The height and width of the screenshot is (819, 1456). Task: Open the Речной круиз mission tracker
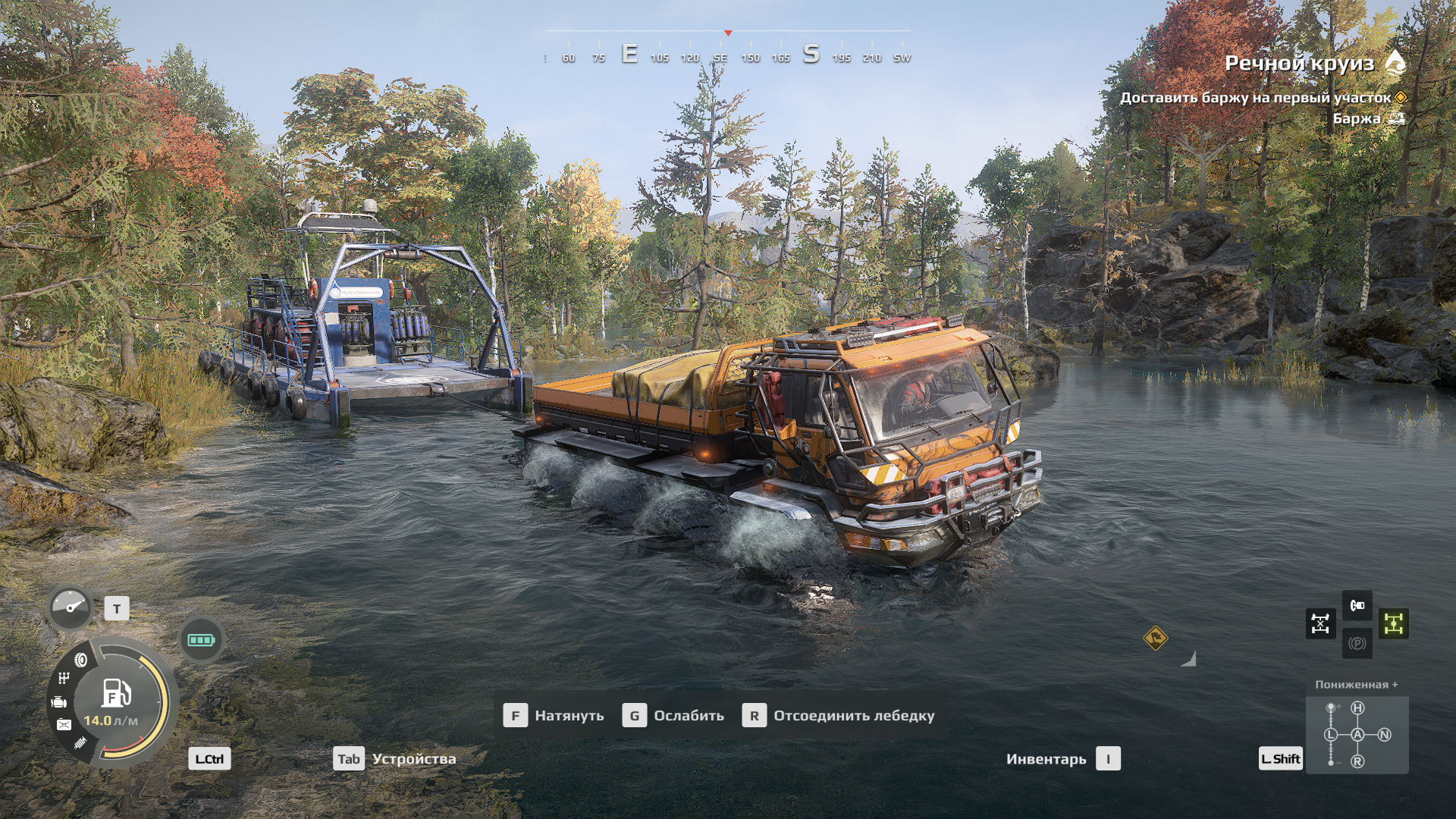point(1299,64)
